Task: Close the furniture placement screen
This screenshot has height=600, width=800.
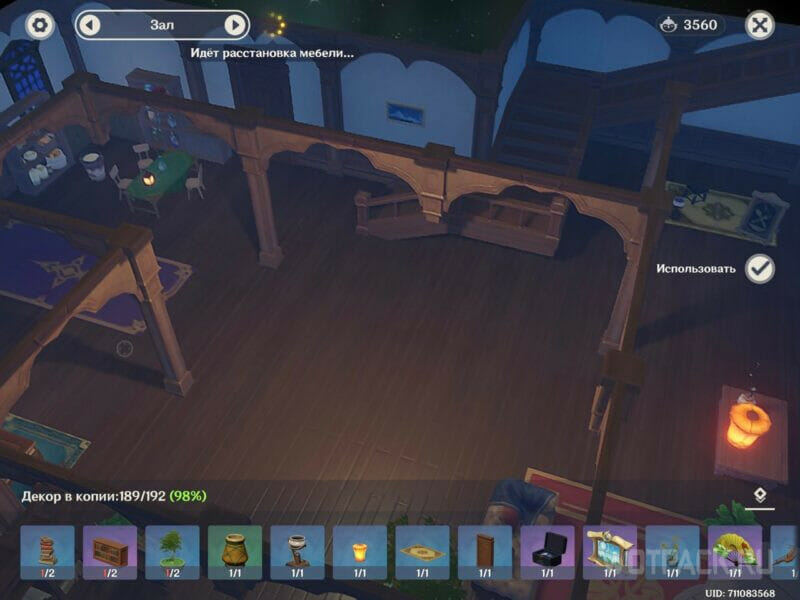Action: coord(761,25)
